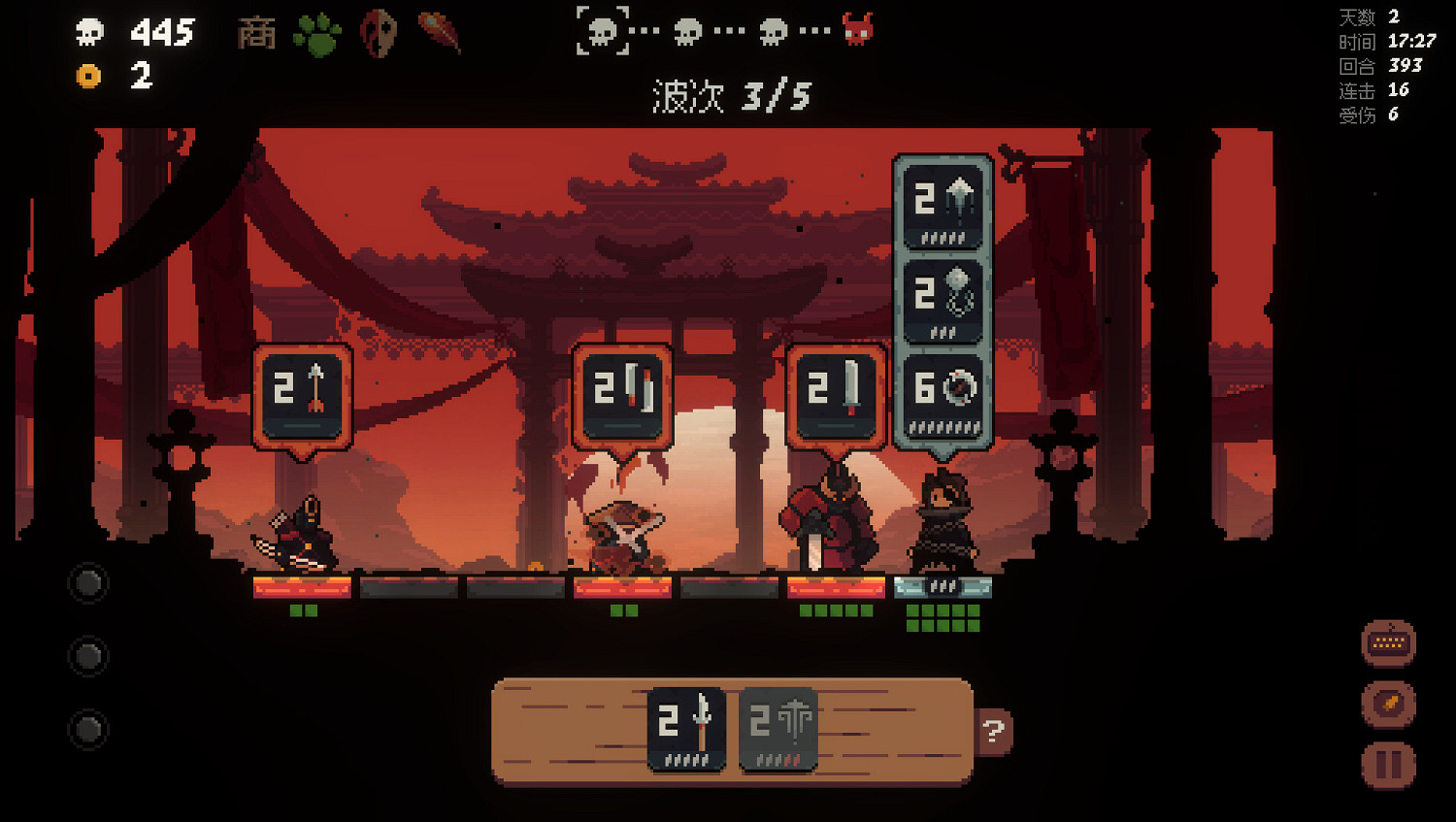Play the 2-cost knife card from hand
Image resolution: width=1456 pixels, height=822 pixels.
[x=686, y=730]
